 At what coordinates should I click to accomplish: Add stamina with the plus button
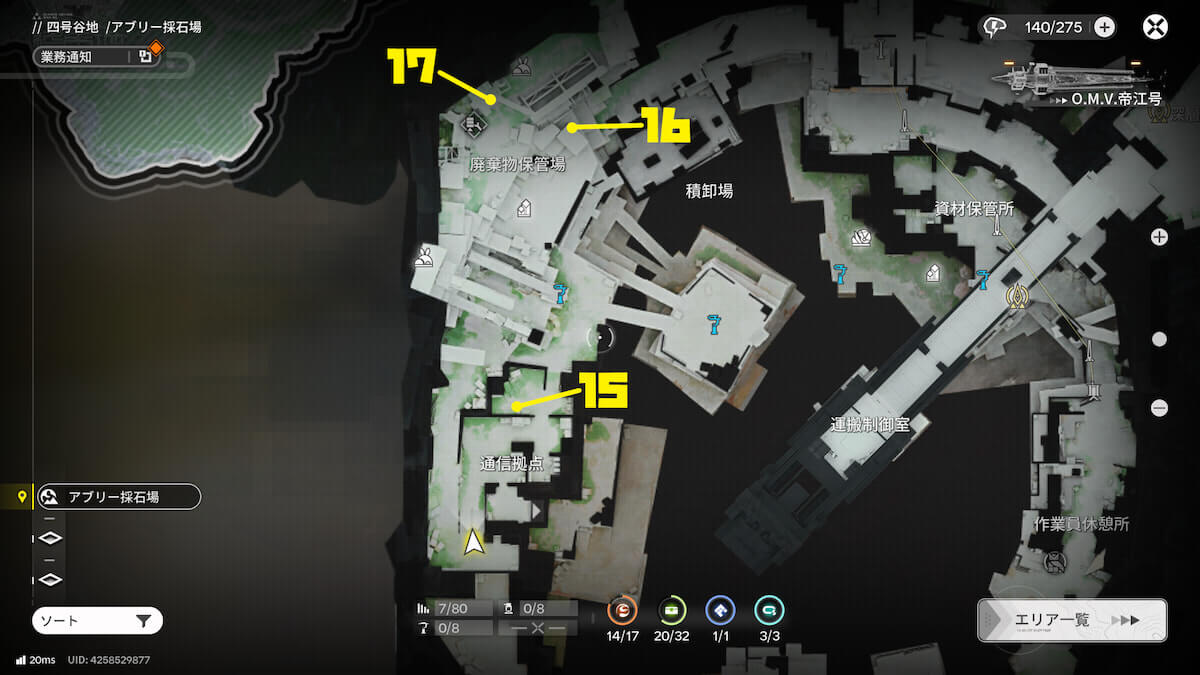tap(1104, 27)
